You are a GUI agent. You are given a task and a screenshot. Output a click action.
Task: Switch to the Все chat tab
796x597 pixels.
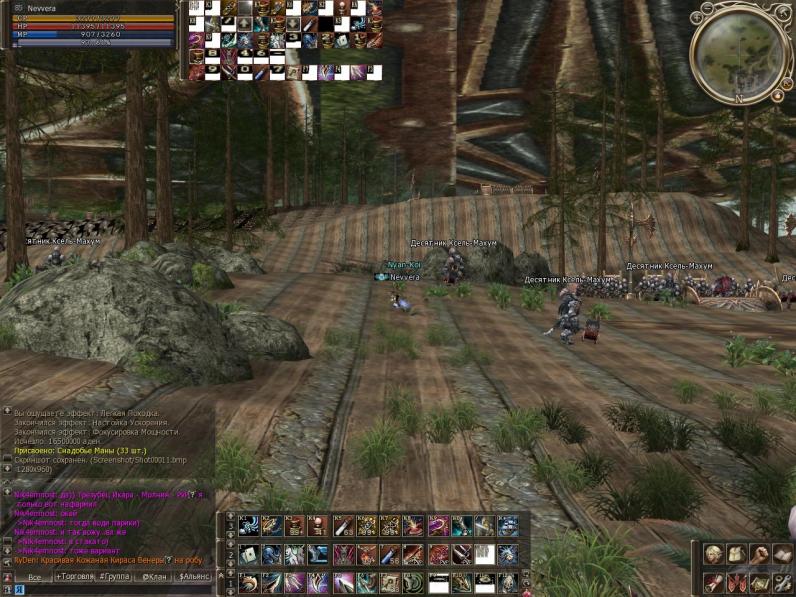[35, 577]
